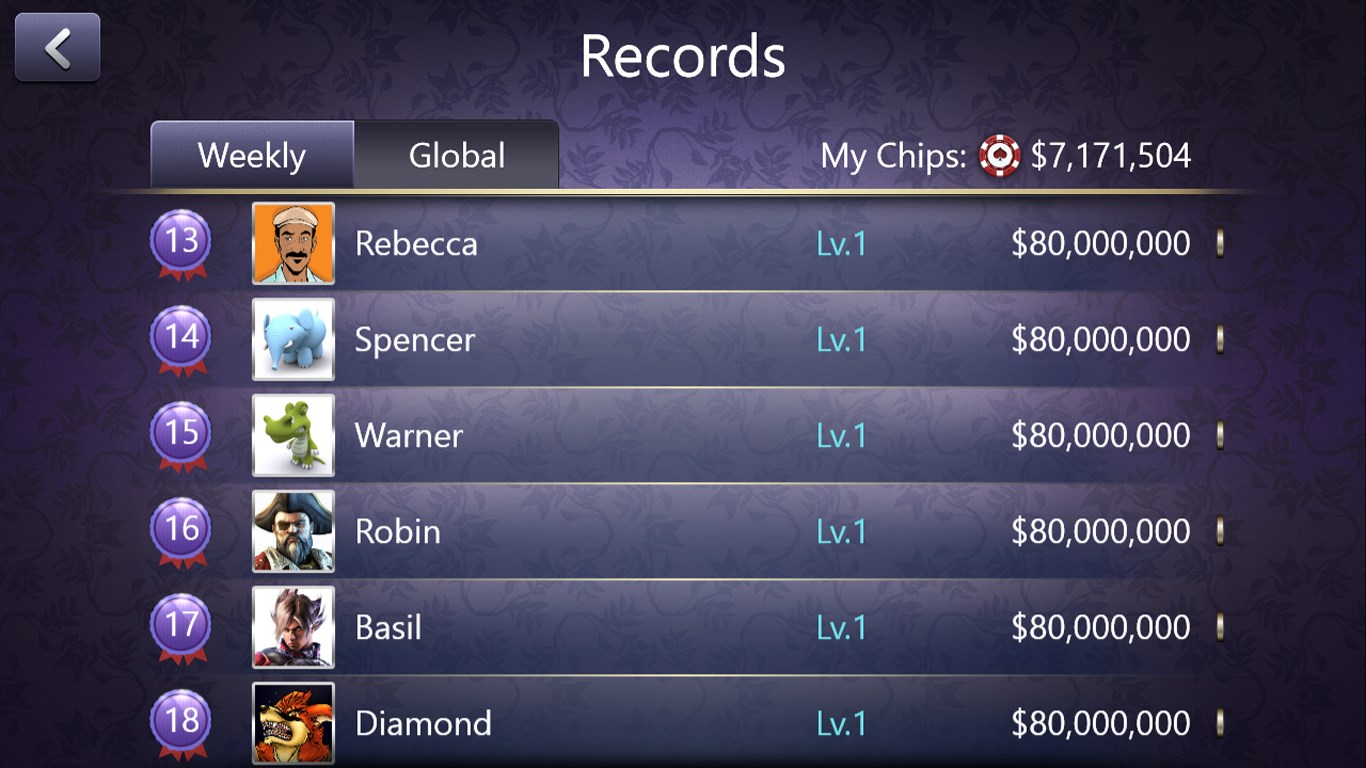
Task: Click Rebecca's orange avatar portrait
Action: 292,243
